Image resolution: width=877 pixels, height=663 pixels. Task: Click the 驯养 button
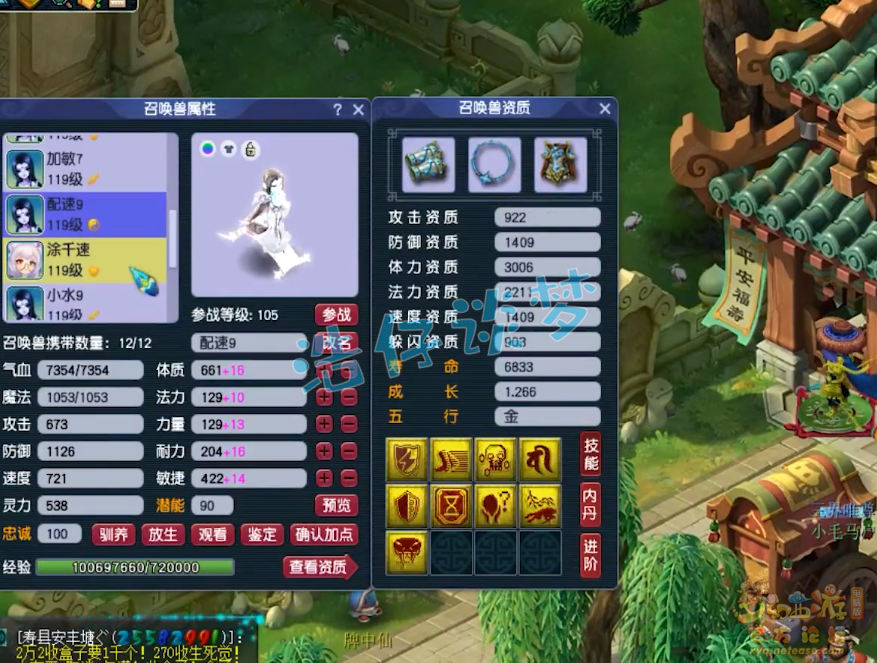(x=113, y=535)
